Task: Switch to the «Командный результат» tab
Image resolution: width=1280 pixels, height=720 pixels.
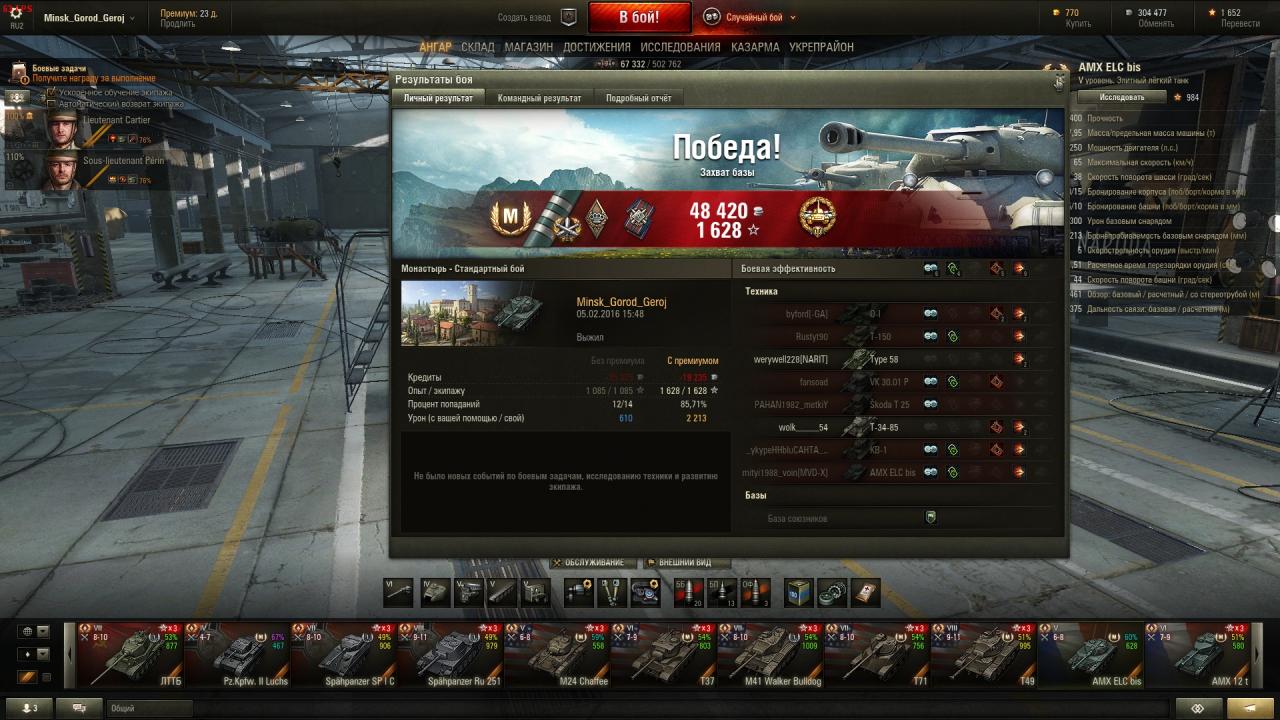Action: pyautogui.click(x=539, y=98)
